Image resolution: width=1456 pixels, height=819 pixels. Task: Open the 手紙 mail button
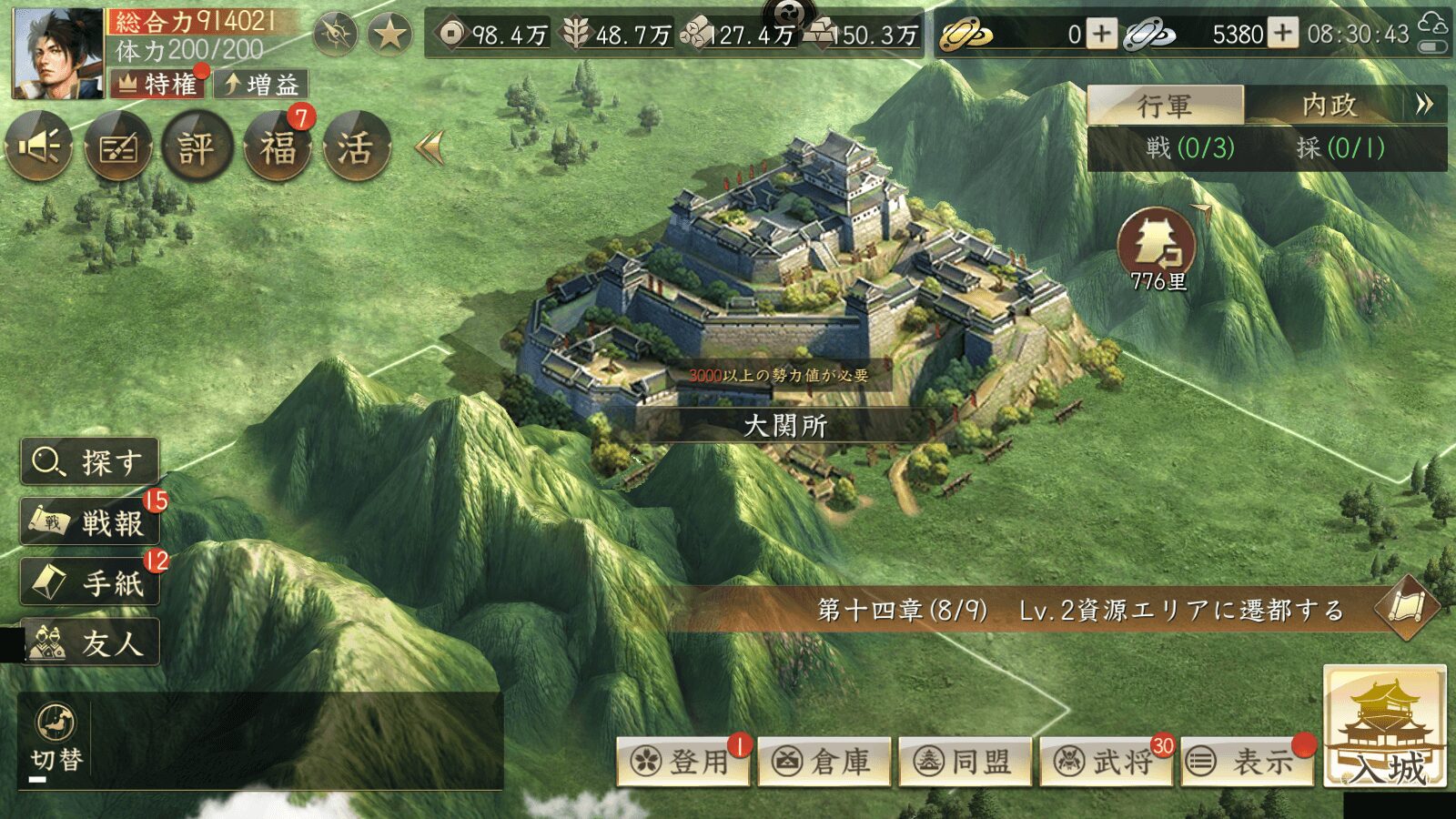click(x=90, y=582)
